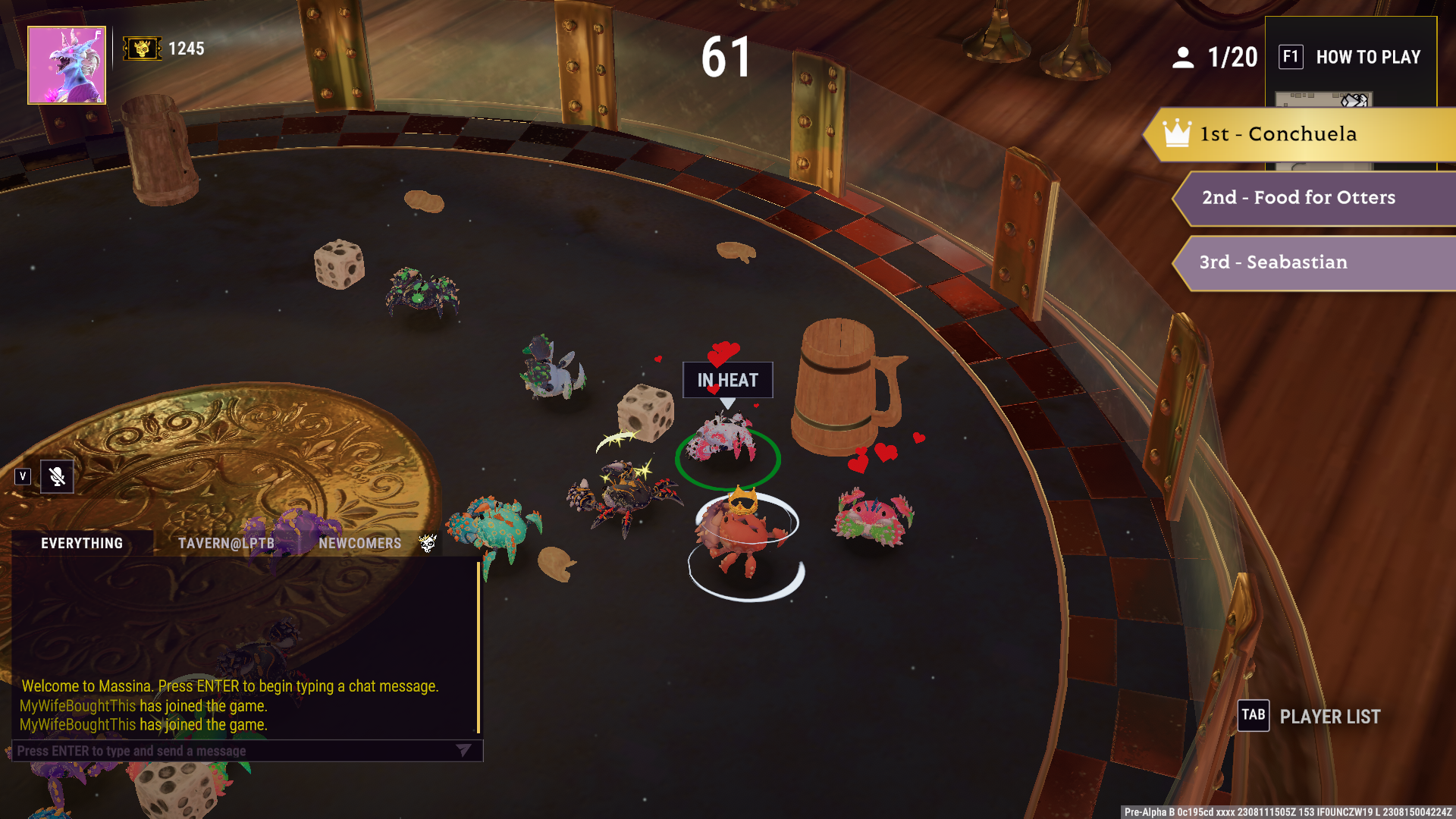Open the HOW TO PLAY help
Image resolution: width=1456 pixels, height=819 pixels.
pos(1351,57)
